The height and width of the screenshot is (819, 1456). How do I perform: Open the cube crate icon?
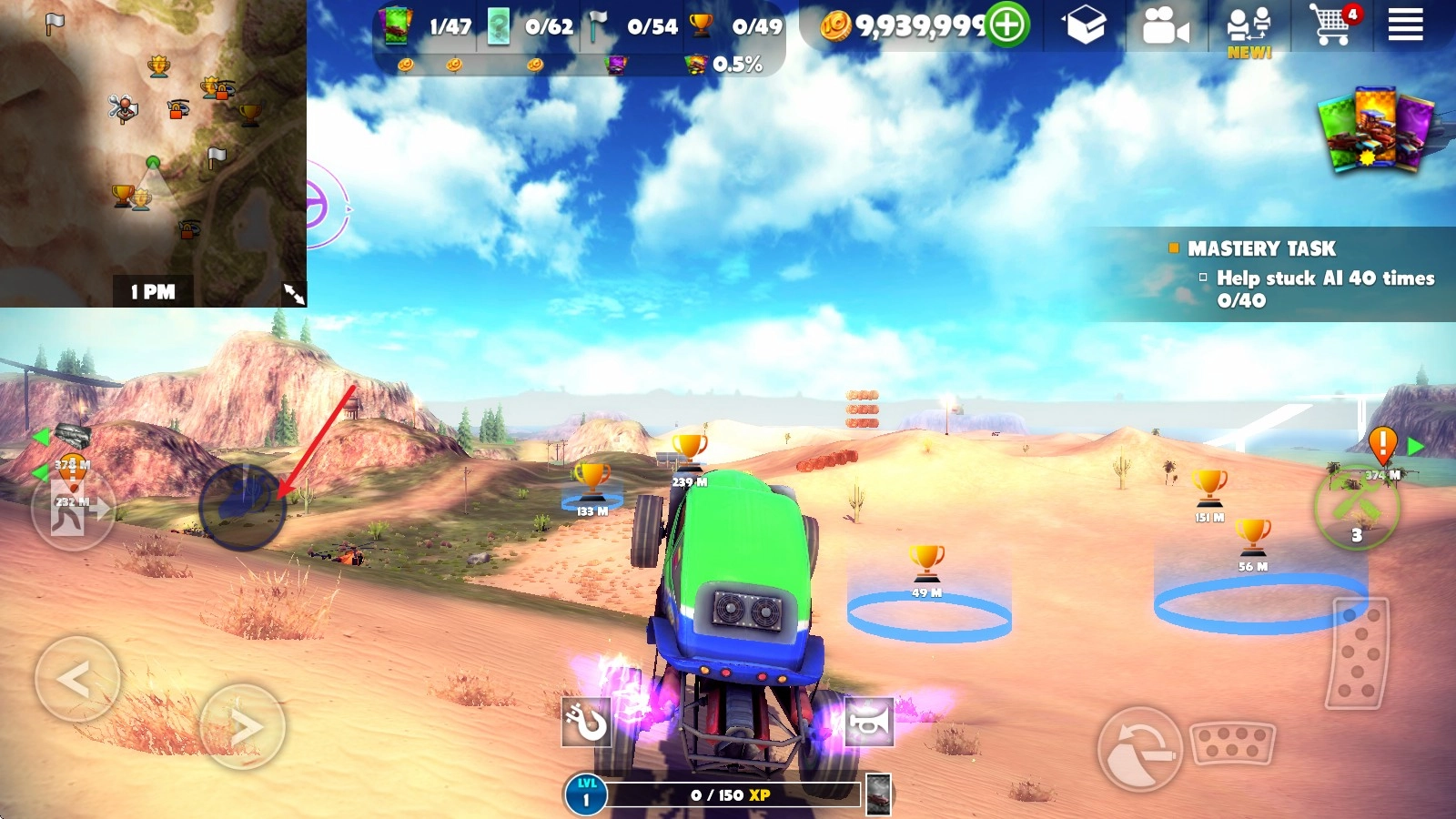click(1086, 25)
